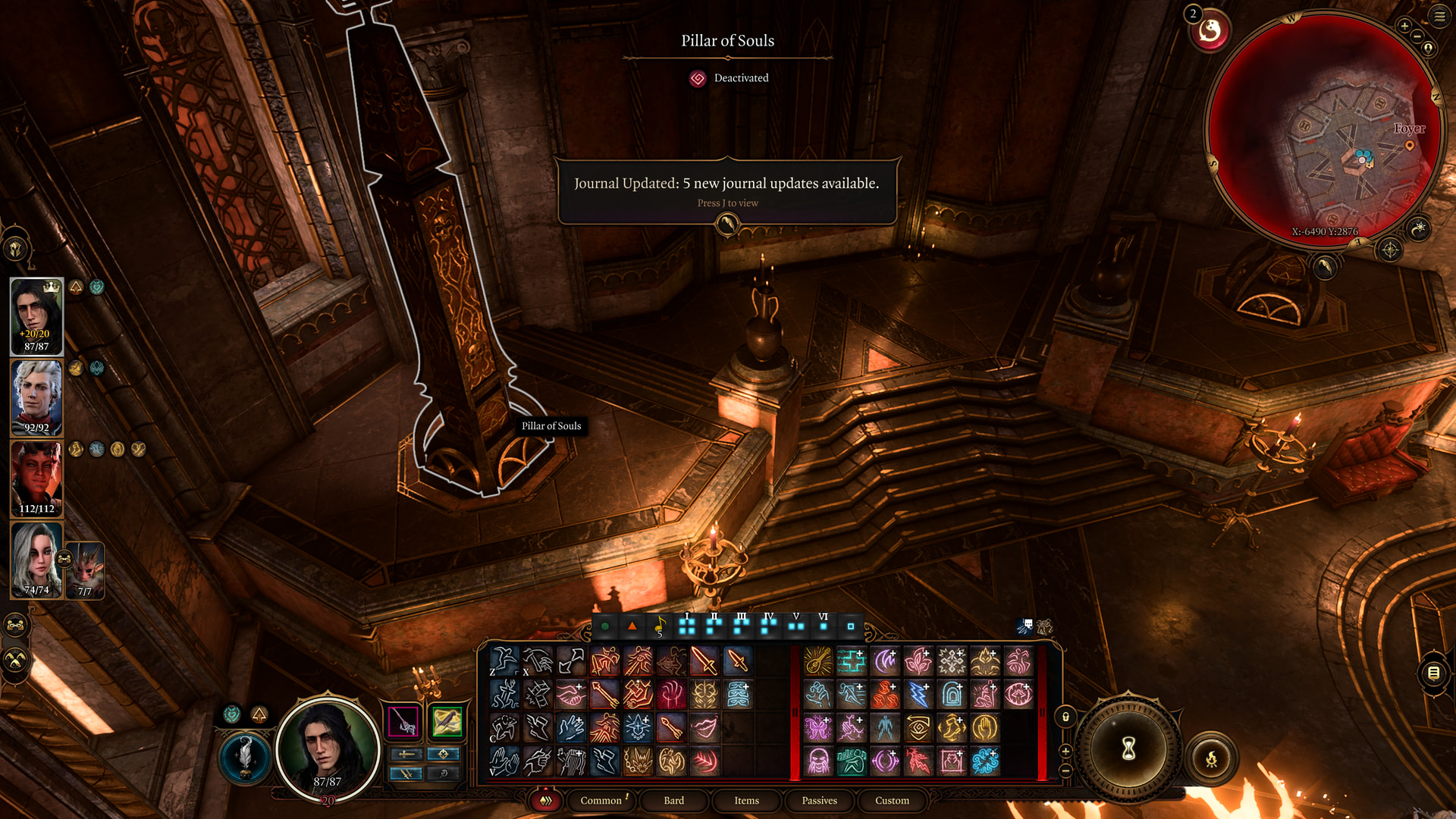Toggle the hotbar lock button
Image resolution: width=1456 pixels, height=819 pixels.
(x=1065, y=717)
